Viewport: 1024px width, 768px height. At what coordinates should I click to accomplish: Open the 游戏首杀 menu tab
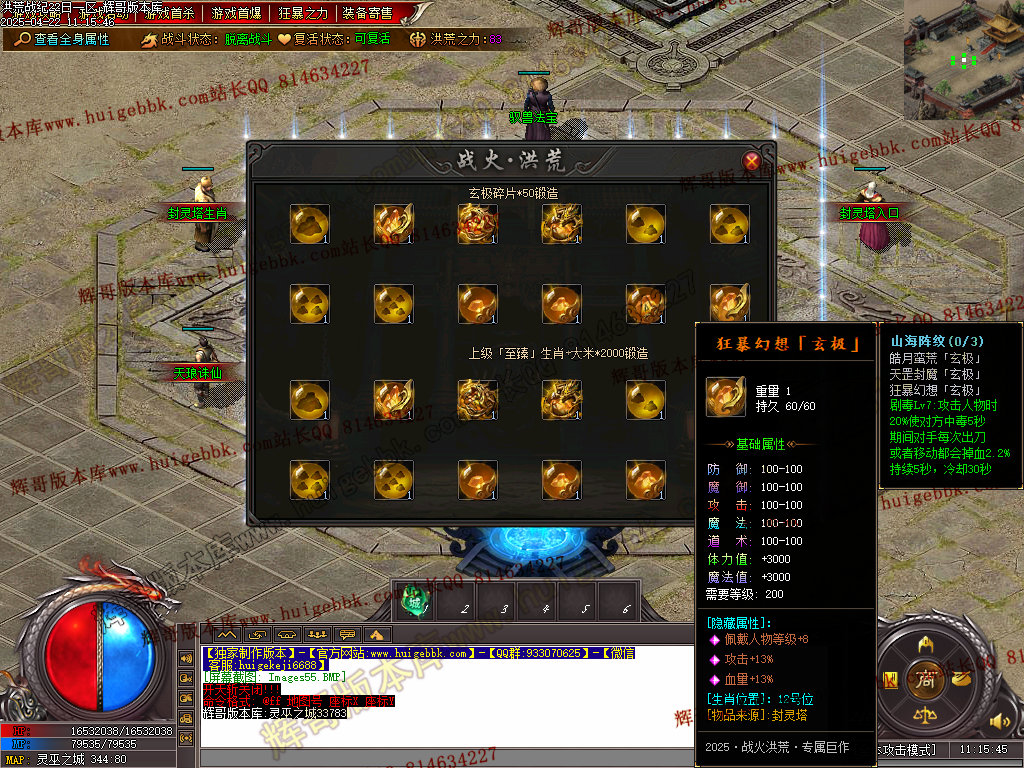170,13
